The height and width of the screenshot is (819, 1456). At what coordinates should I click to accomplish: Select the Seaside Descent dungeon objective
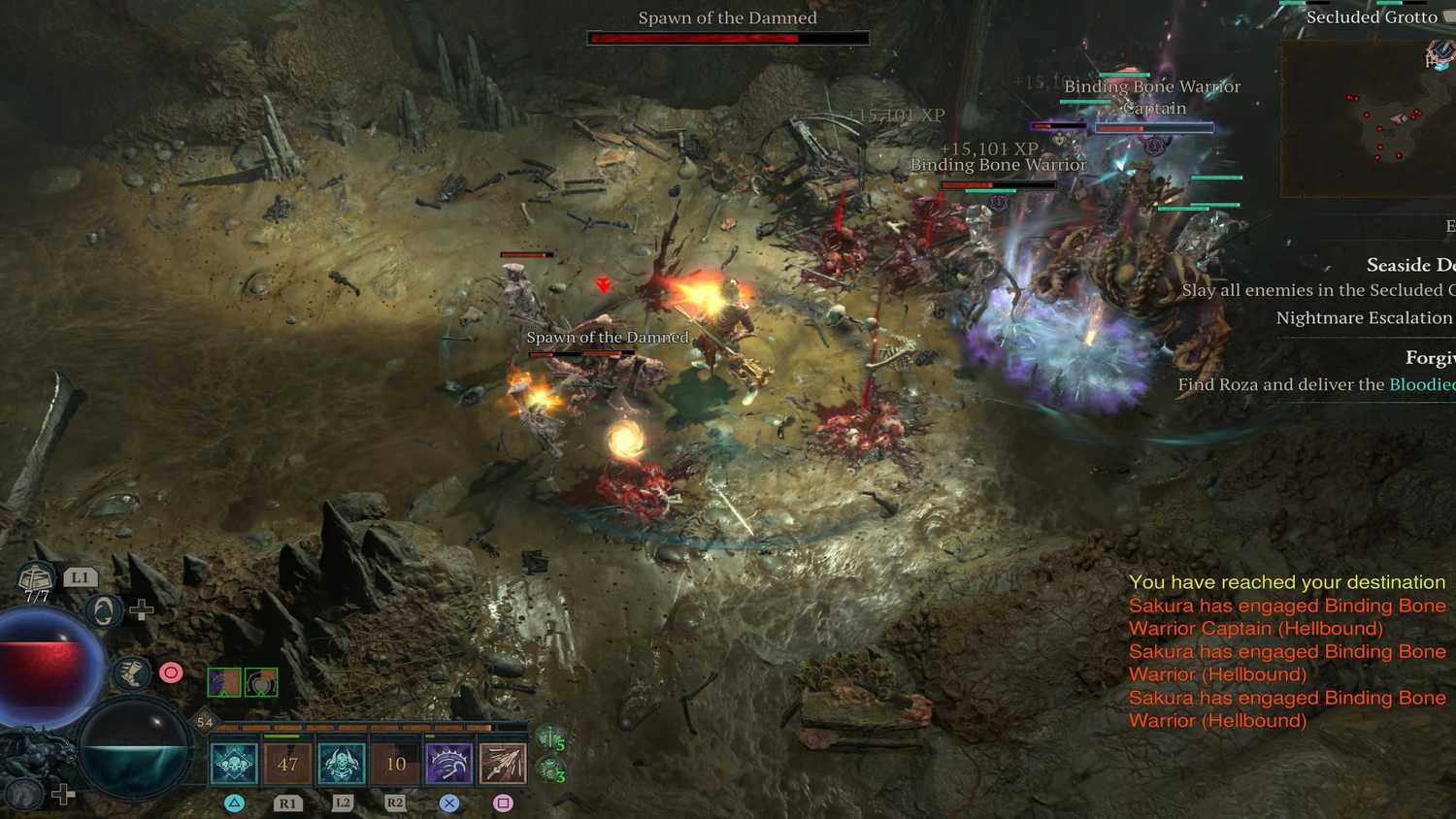(x=1409, y=265)
